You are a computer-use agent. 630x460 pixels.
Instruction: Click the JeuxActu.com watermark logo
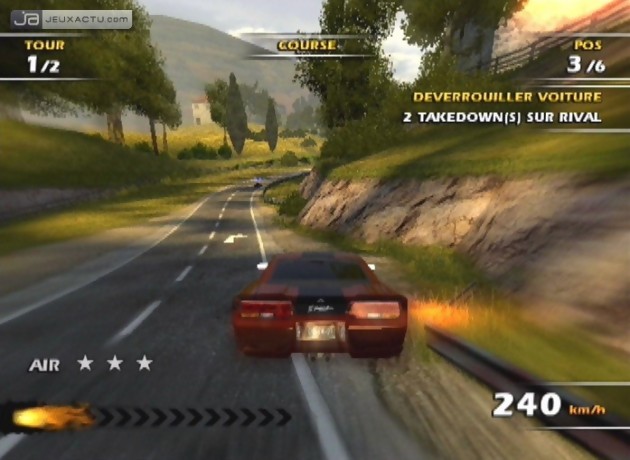pos(71,18)
